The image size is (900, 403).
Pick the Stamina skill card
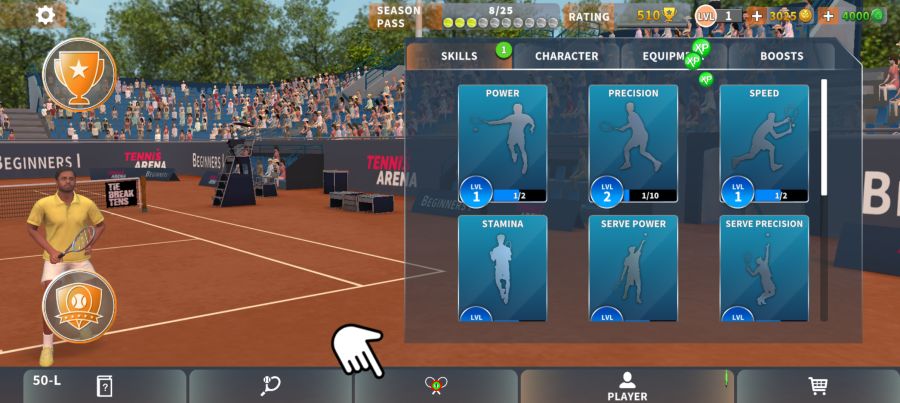pyautogui.click(x=502, y=268)
